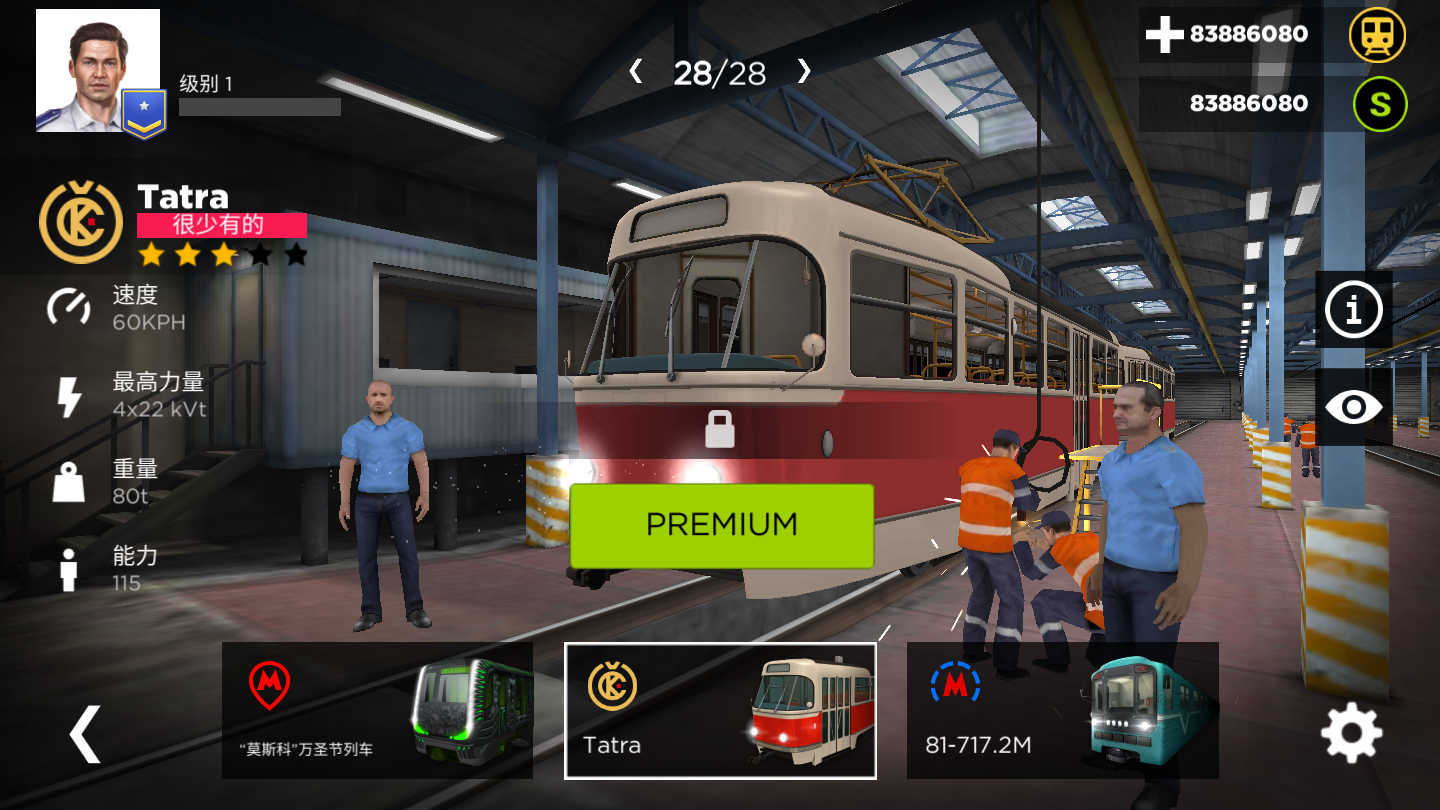Open the player profile portrait
The width and height of the screenshot is (1440, 810).
tap(98, 70)
